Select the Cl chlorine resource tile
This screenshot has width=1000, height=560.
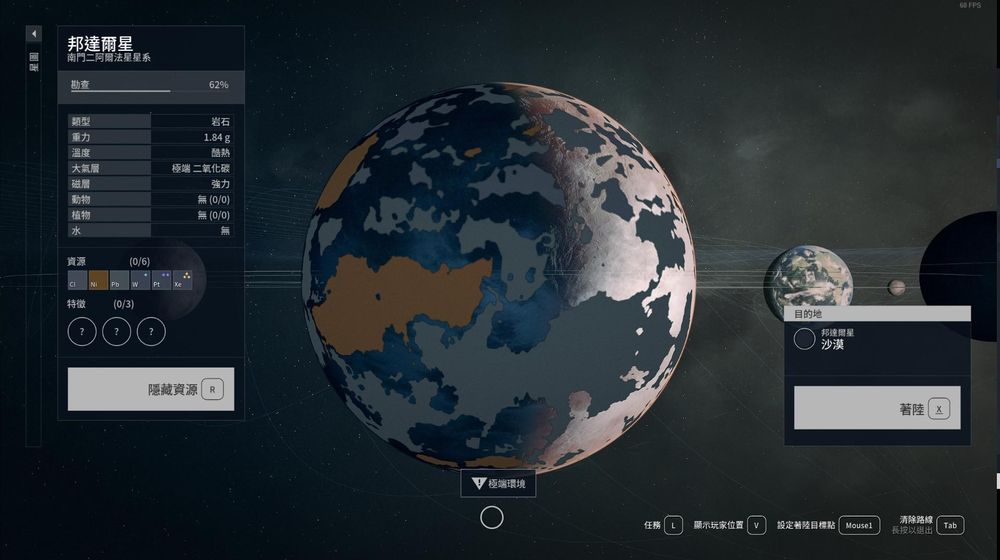[78, 280]
